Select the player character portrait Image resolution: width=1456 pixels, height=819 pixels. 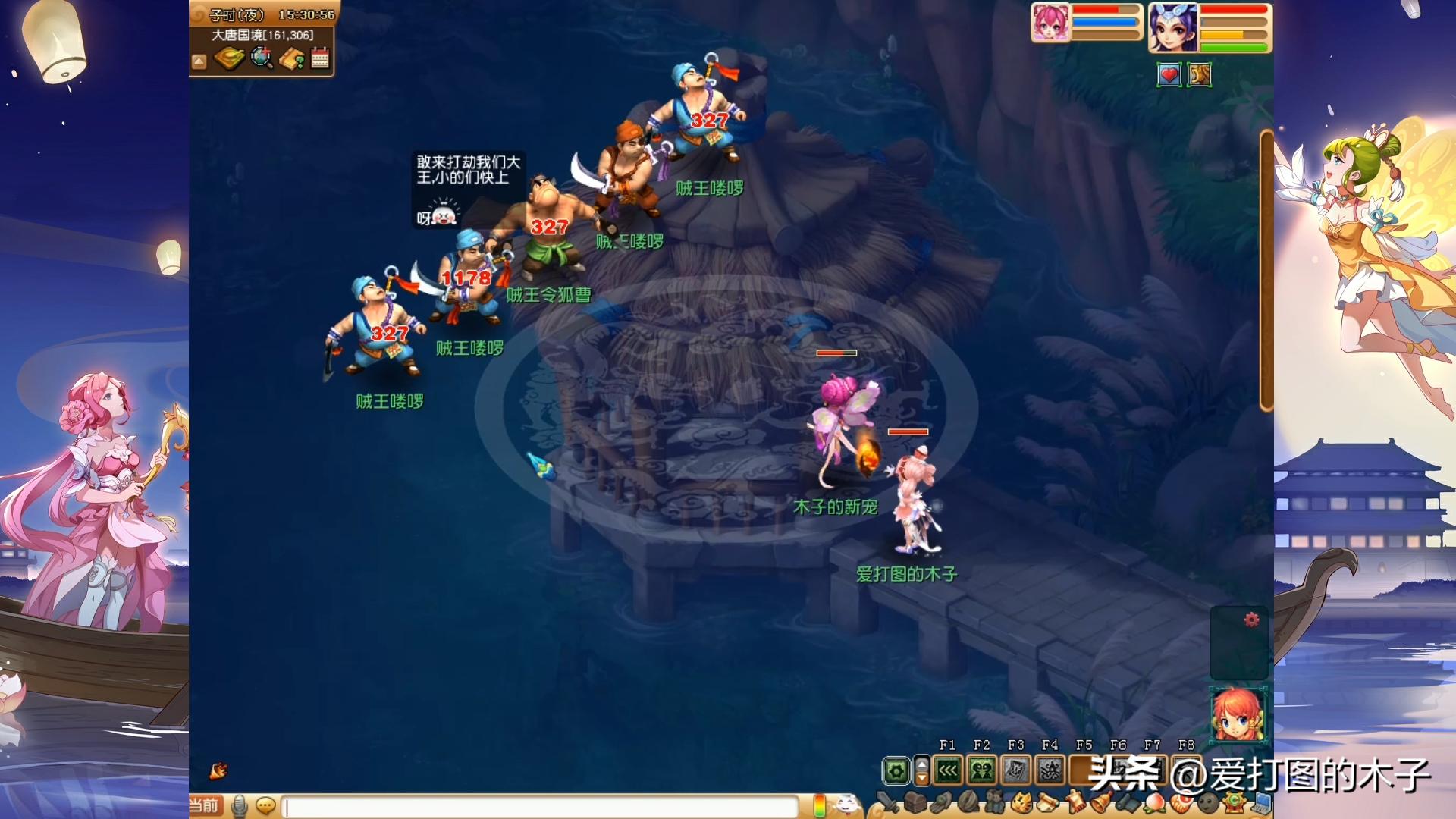[x=1172, y=27]
